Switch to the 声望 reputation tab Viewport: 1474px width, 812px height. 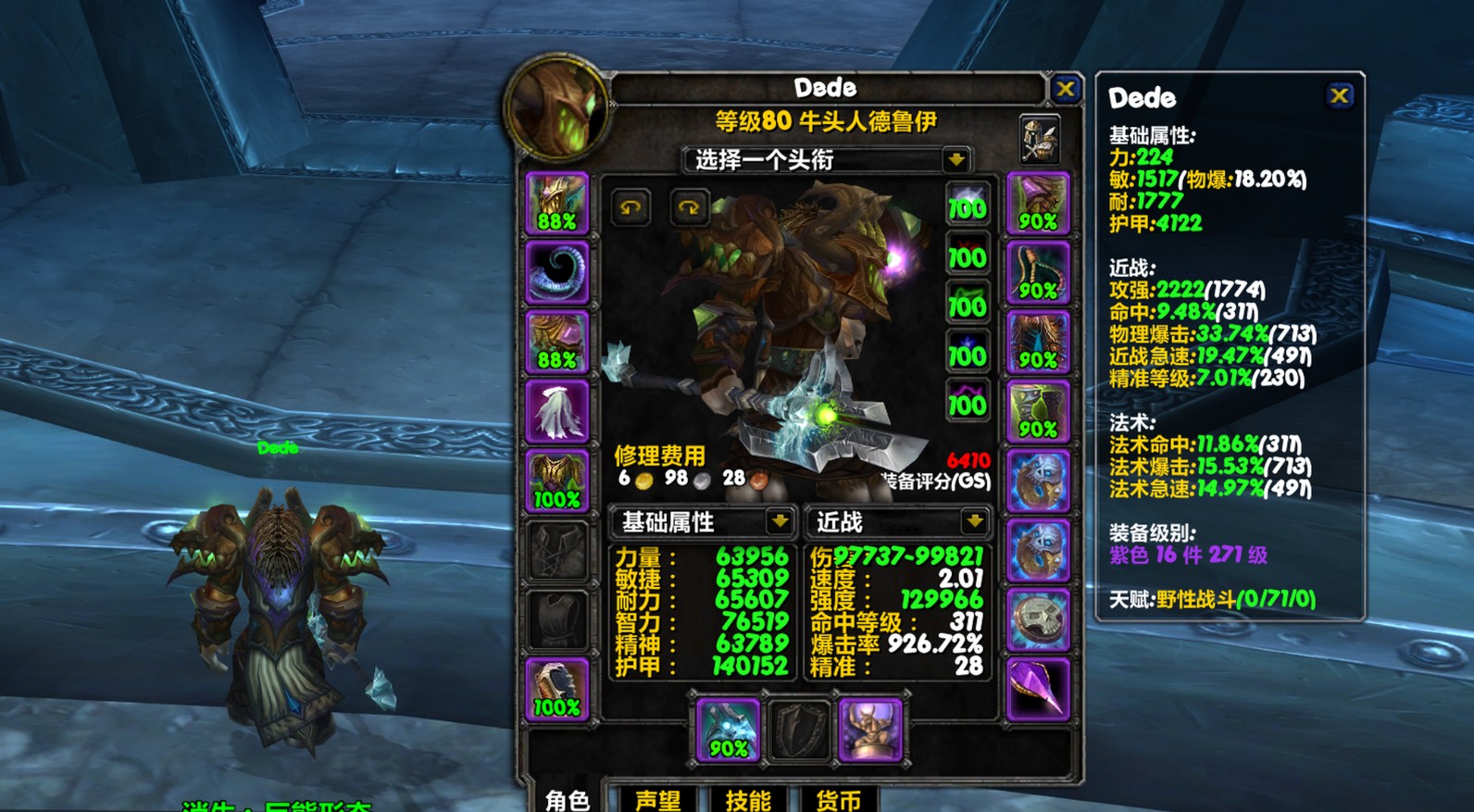coord(657,799)
